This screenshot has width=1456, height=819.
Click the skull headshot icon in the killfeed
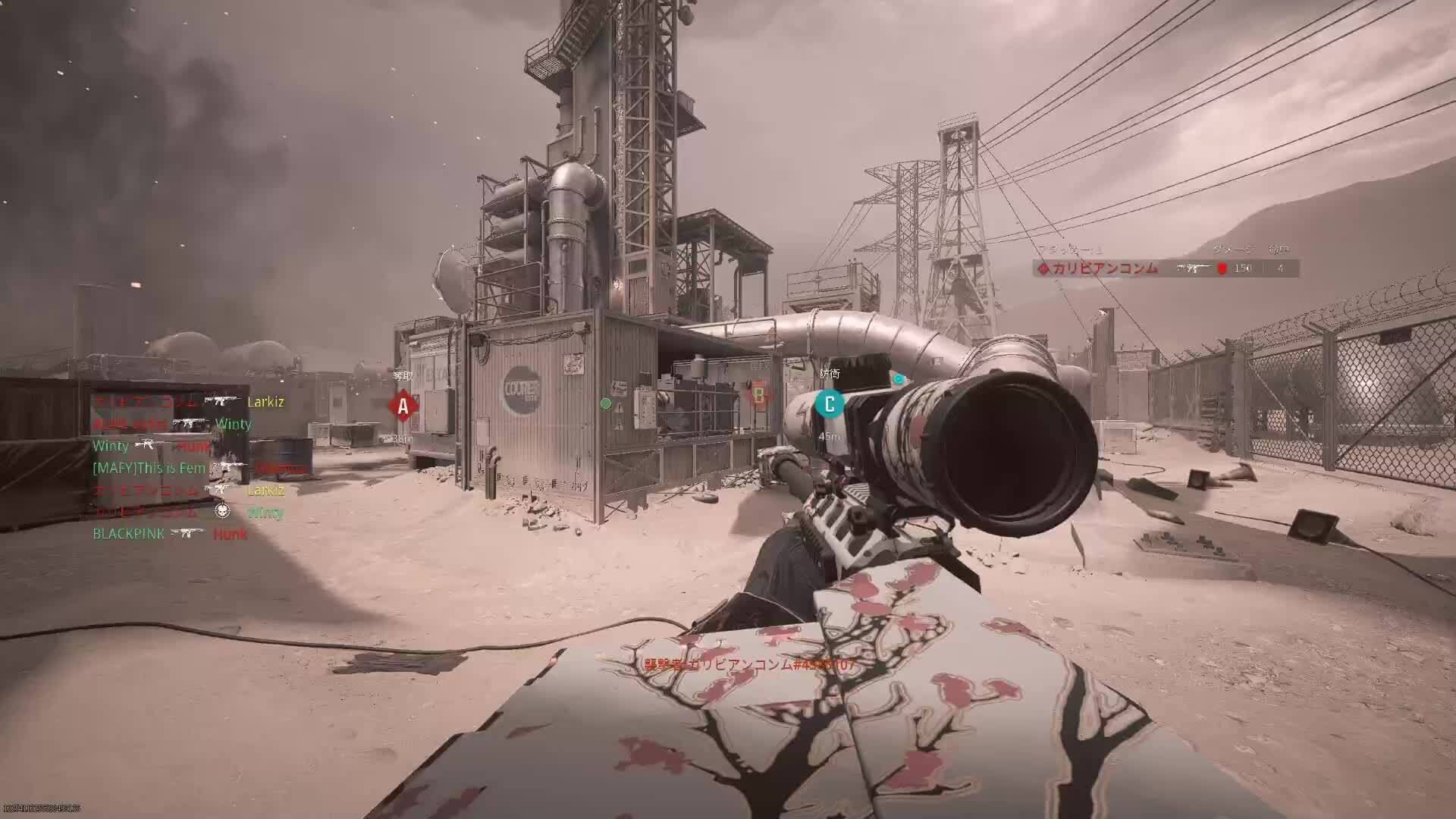tap(223, 512)
